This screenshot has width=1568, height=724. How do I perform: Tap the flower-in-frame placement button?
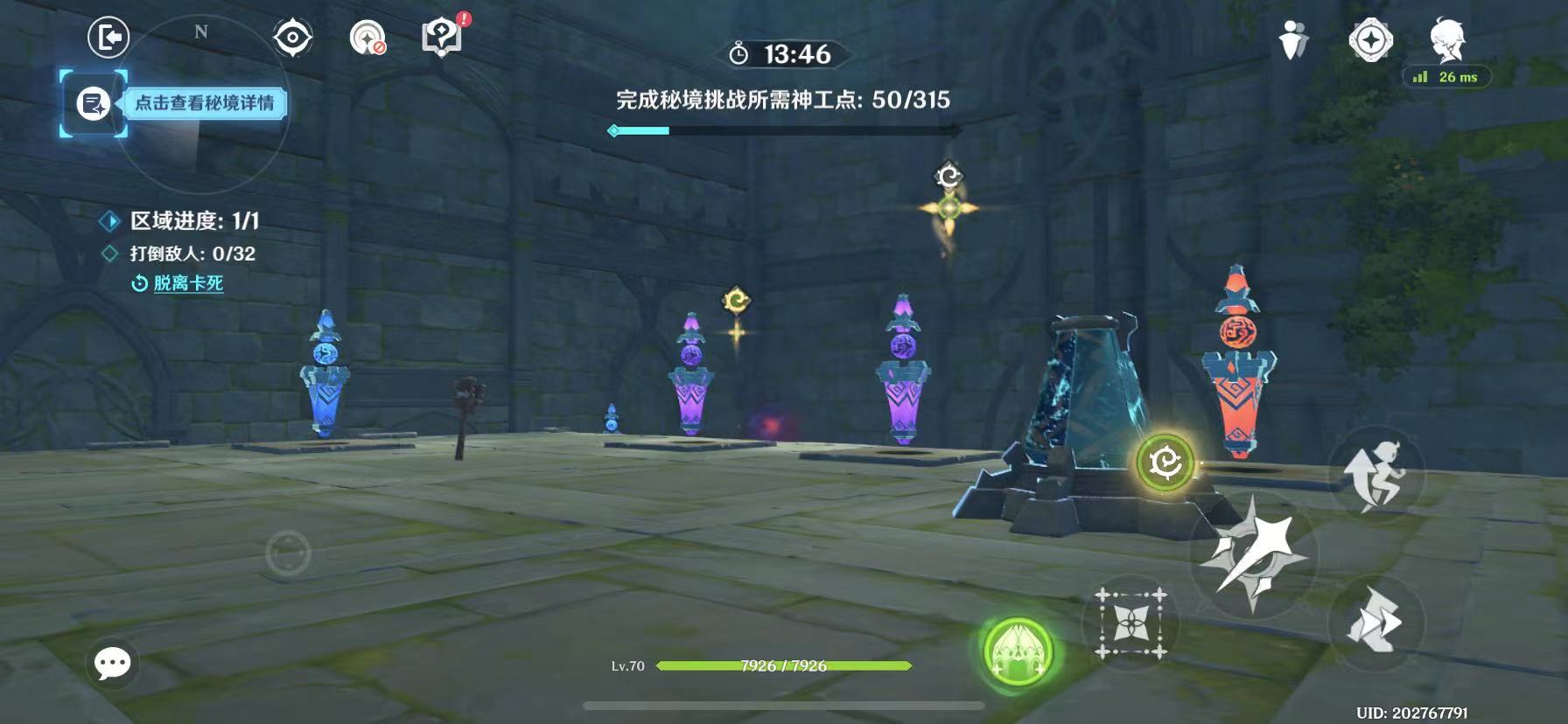pos(1130,622)
